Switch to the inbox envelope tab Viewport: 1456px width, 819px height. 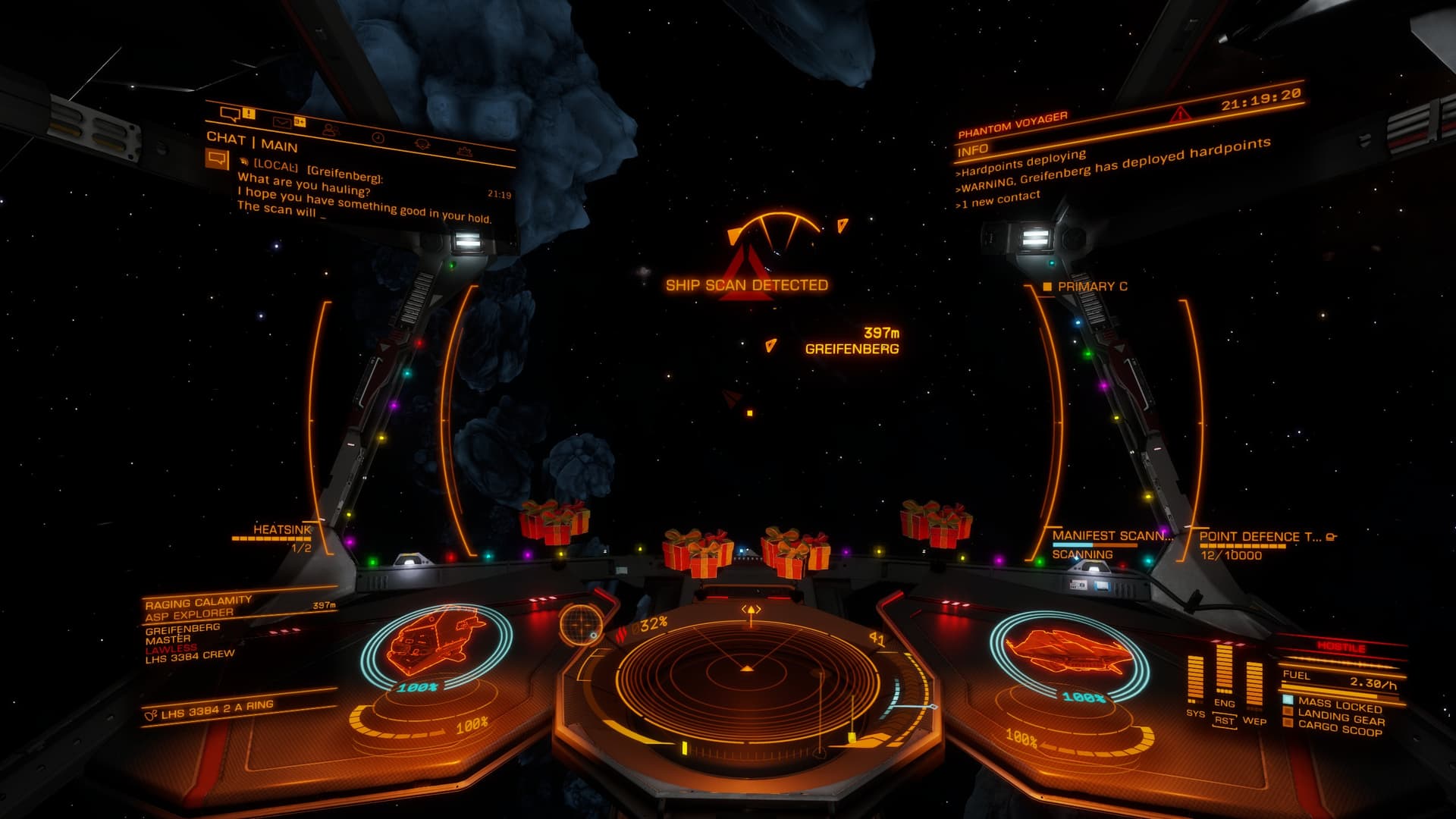pyautogui.click(x=282, y=121)
